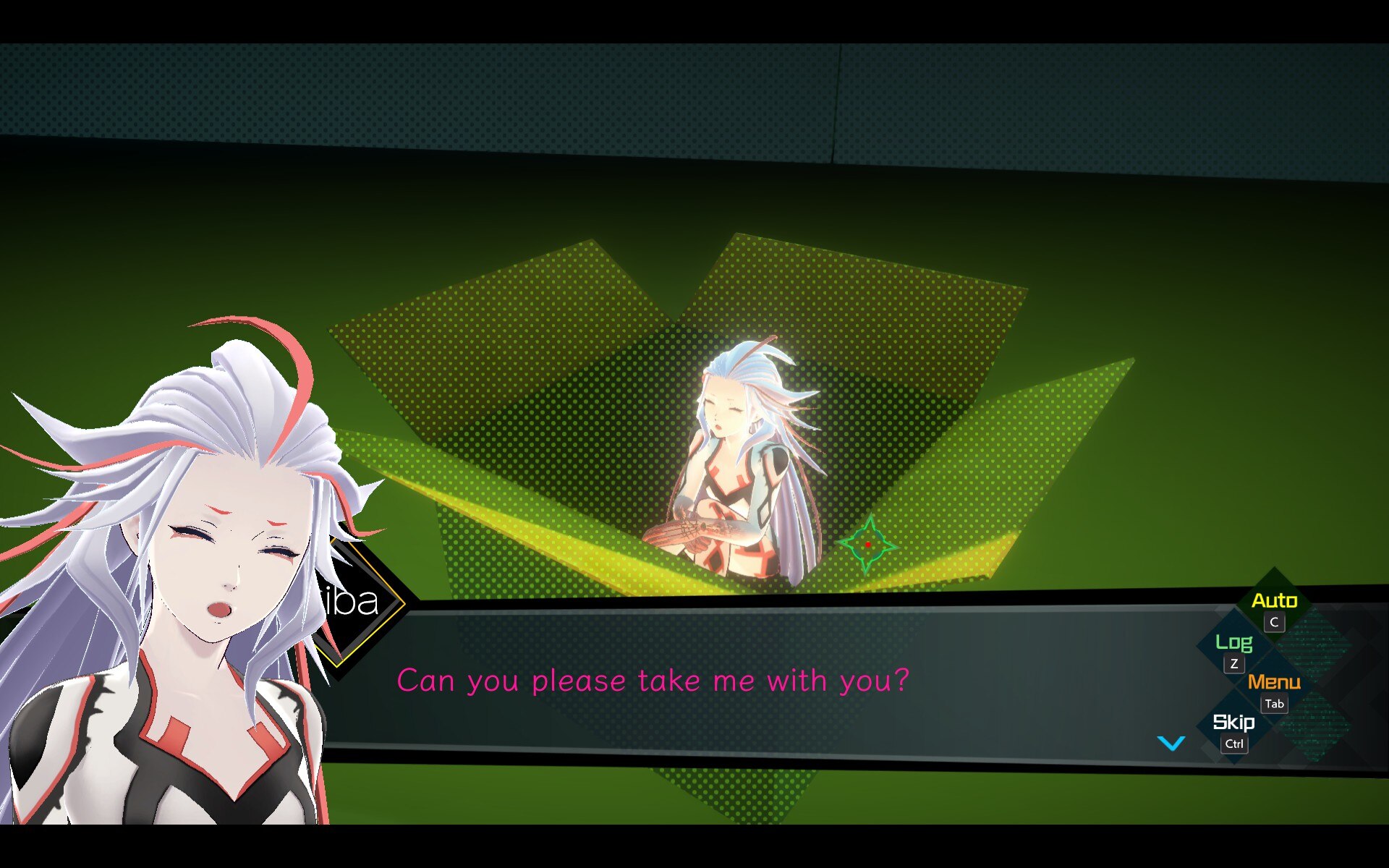This screenshot has height=868, width=1389.
Task: Click the dialogue box to continue
Action: pyautogui.click(x=723, y=680)
